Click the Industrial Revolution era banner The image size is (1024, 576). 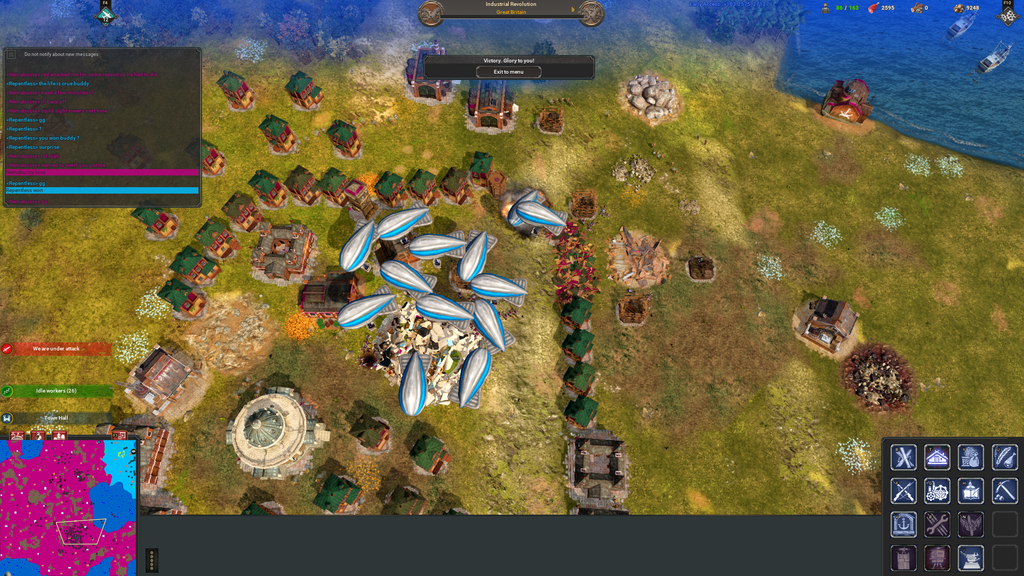[x=510, y=9]
